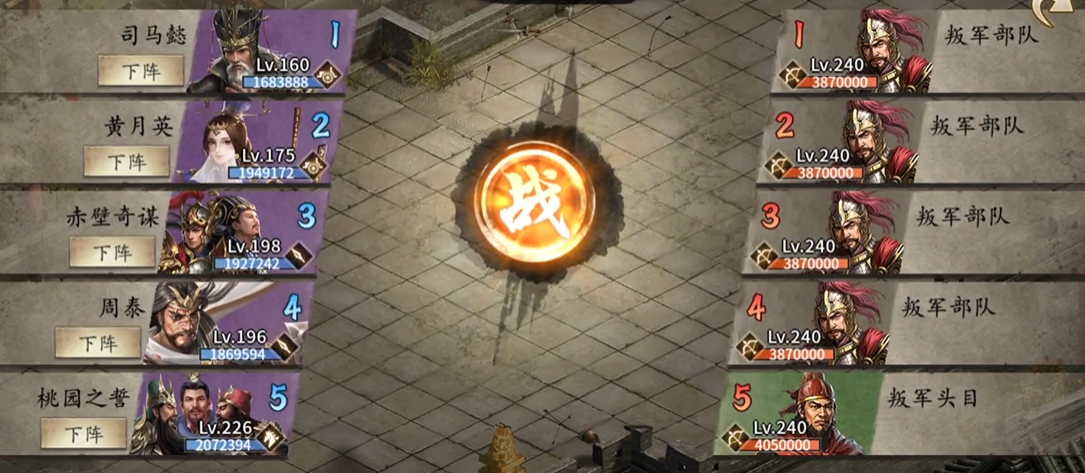This screenshot has height=473, width=1085.
Task: Remove 司马懿 using his 下阵 button
Action: tap(141, 70)
